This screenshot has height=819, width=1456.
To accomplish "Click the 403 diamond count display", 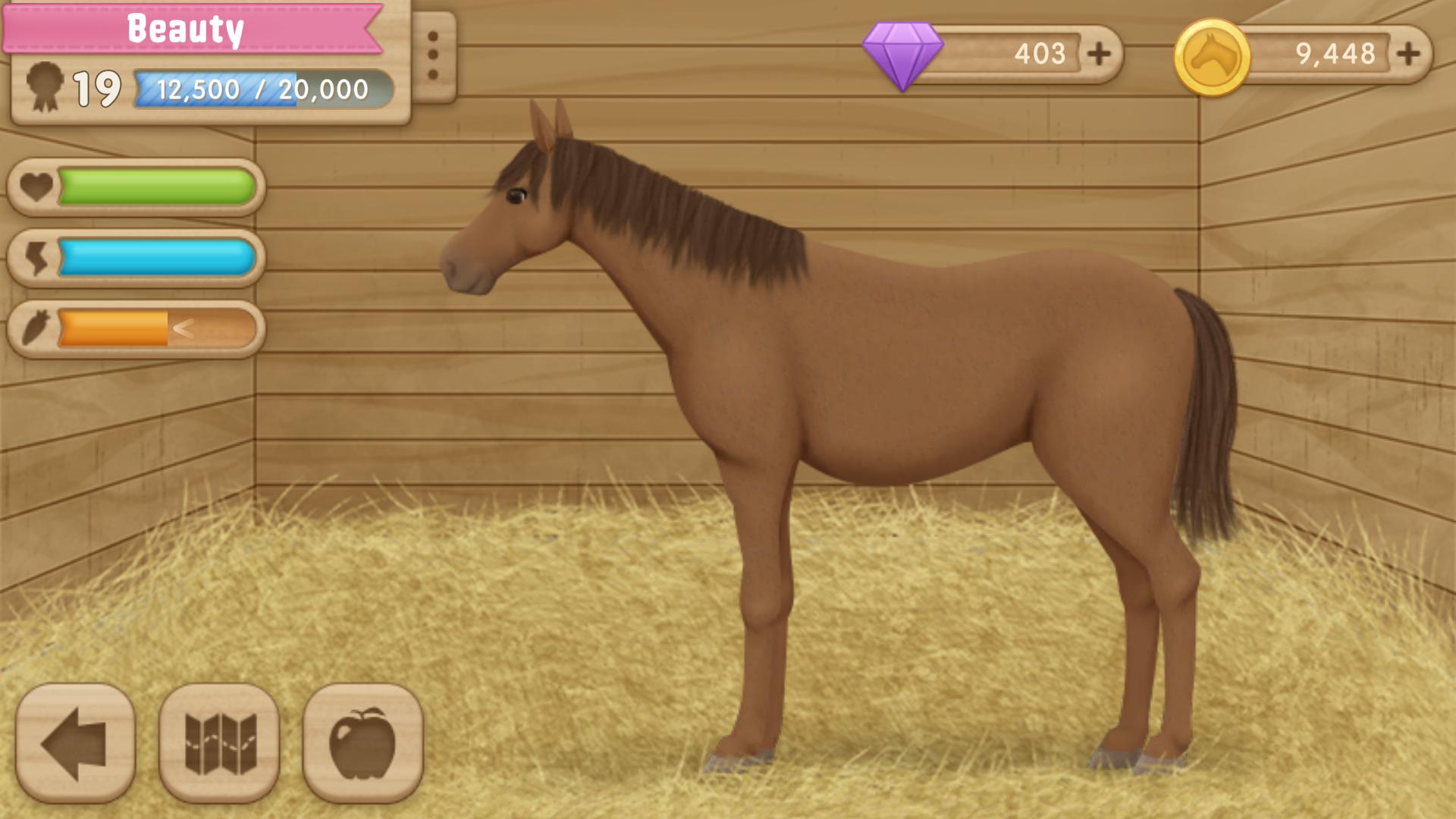I will click(x=1040, y=52).
